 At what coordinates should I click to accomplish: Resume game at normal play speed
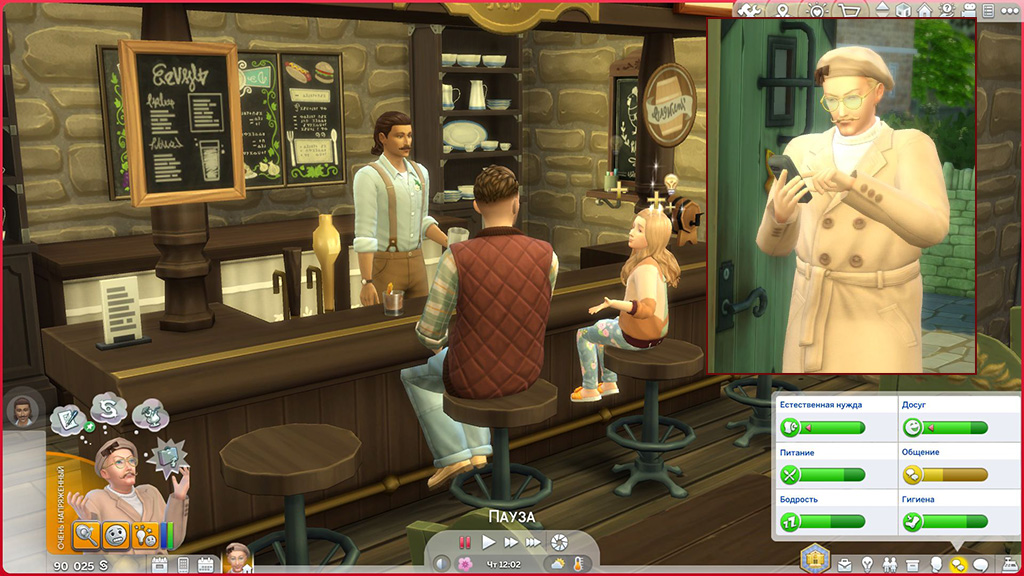point(489,542)
